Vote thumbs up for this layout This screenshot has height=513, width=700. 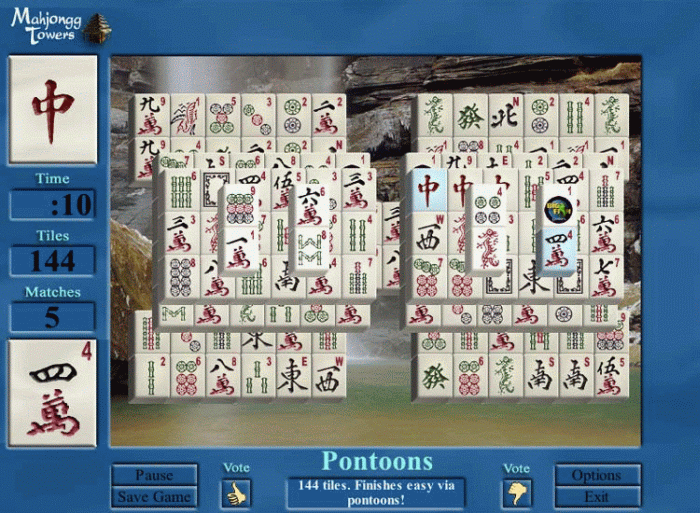tap(236, 492)
